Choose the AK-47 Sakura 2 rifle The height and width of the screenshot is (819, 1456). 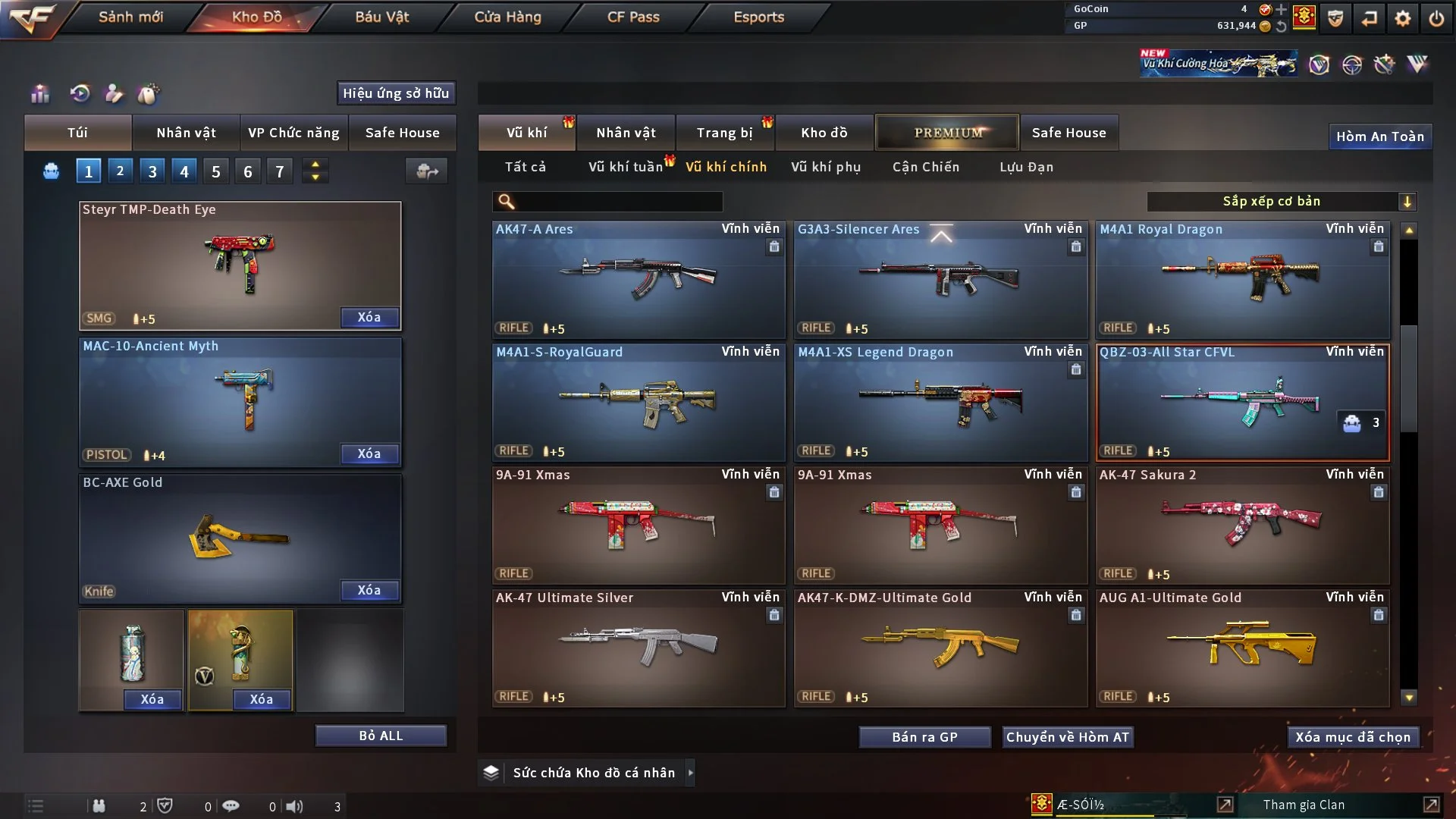coord(1242,525)
